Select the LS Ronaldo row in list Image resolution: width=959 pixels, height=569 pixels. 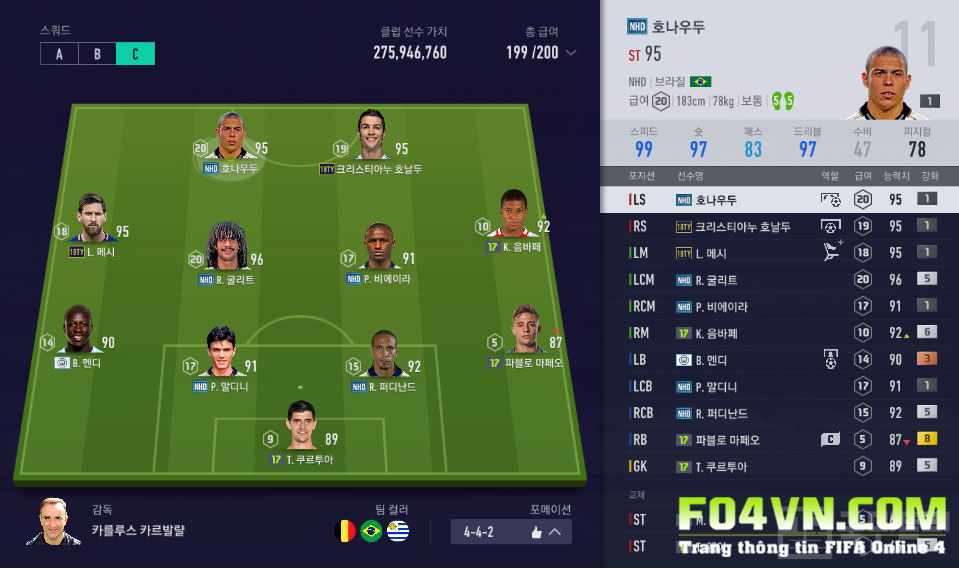[780, 200]
